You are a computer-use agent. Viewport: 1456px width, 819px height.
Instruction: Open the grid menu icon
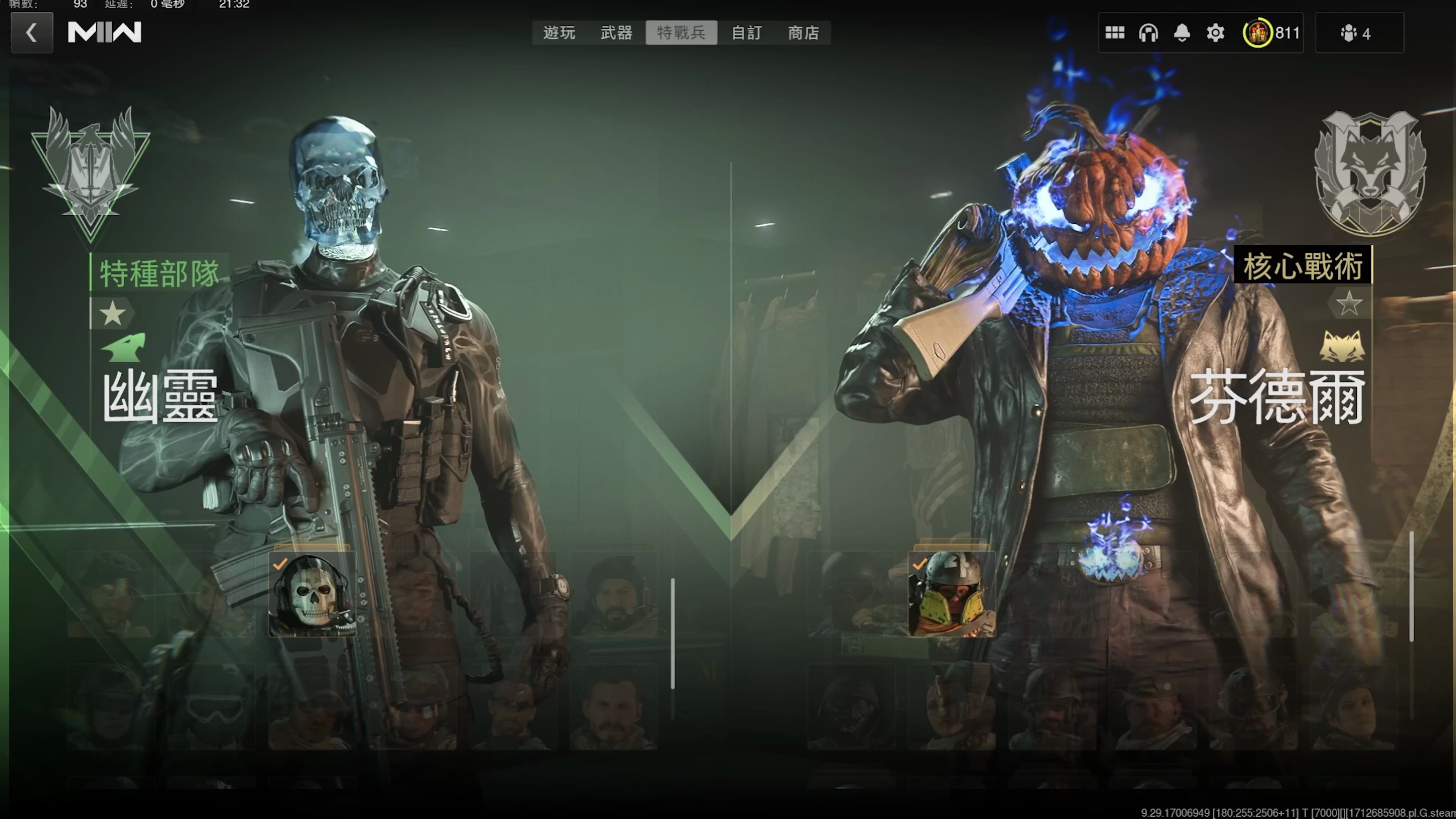coord(1115,33)
